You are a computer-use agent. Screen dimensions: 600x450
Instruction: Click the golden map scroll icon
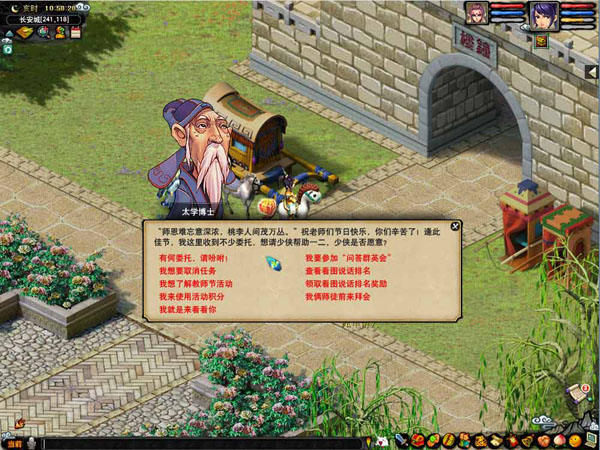[25, 33]
